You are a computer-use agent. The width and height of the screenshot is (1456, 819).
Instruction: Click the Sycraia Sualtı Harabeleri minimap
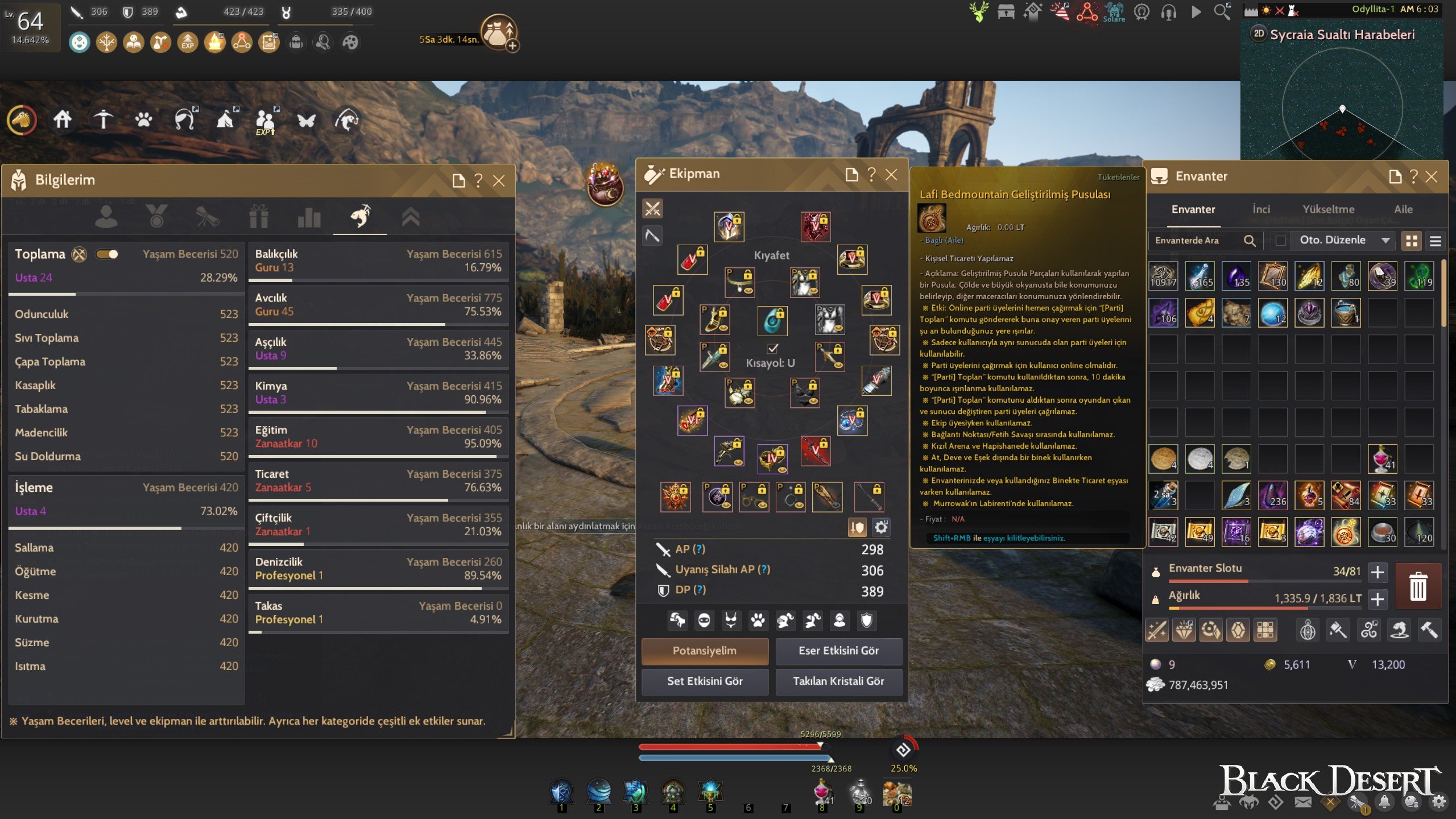pyautogui.click(x=1342, y=102)
